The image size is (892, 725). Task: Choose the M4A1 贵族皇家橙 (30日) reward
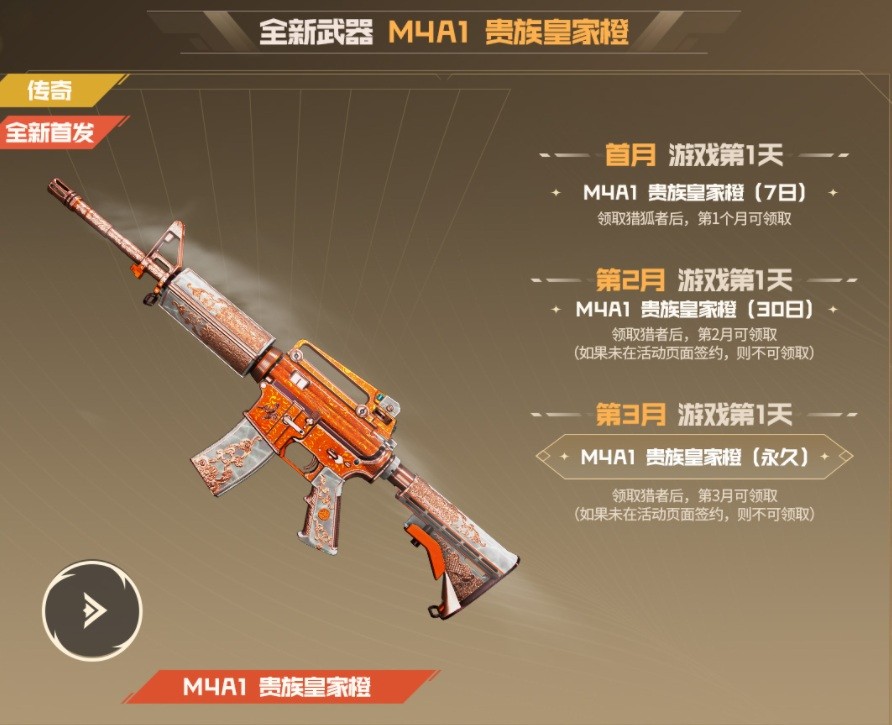click(x=694, y=309)
